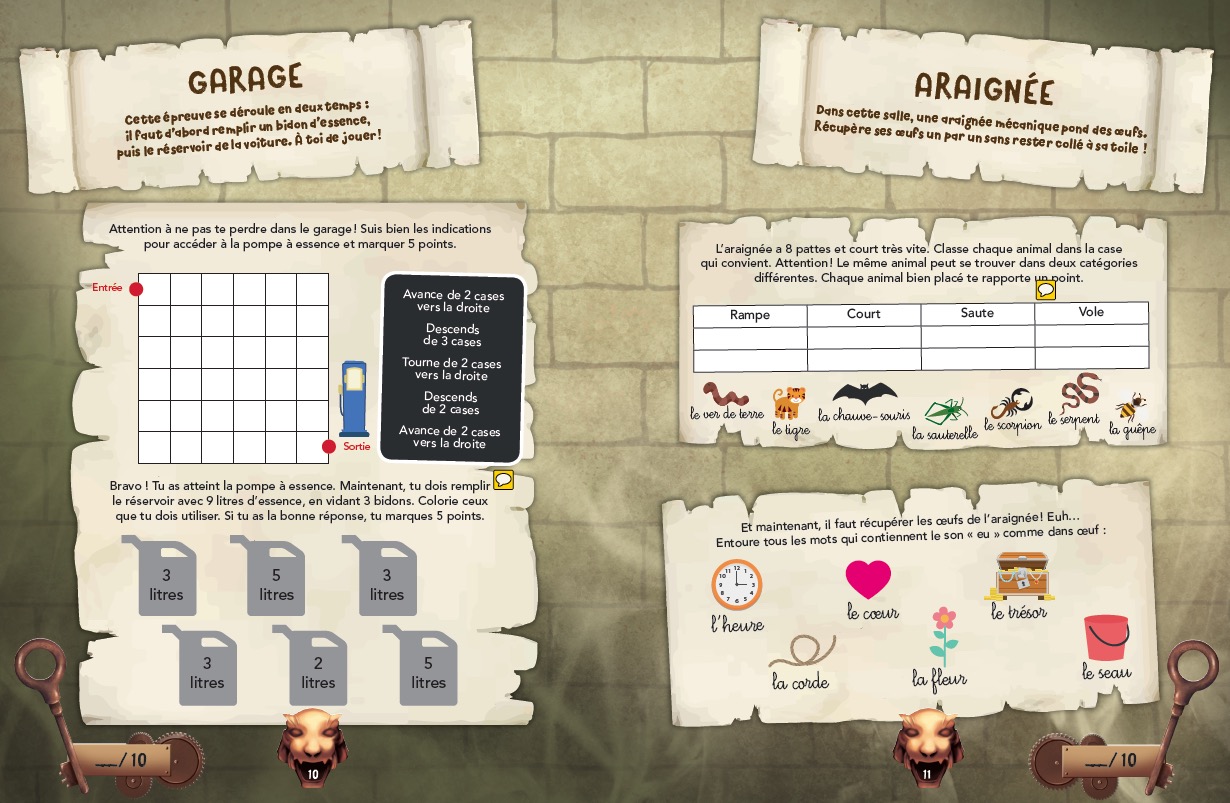This screenshot has height=803, width=1230.
Task: Open the yellow comment note beside the petrol instructions
Action: [504, 480]
